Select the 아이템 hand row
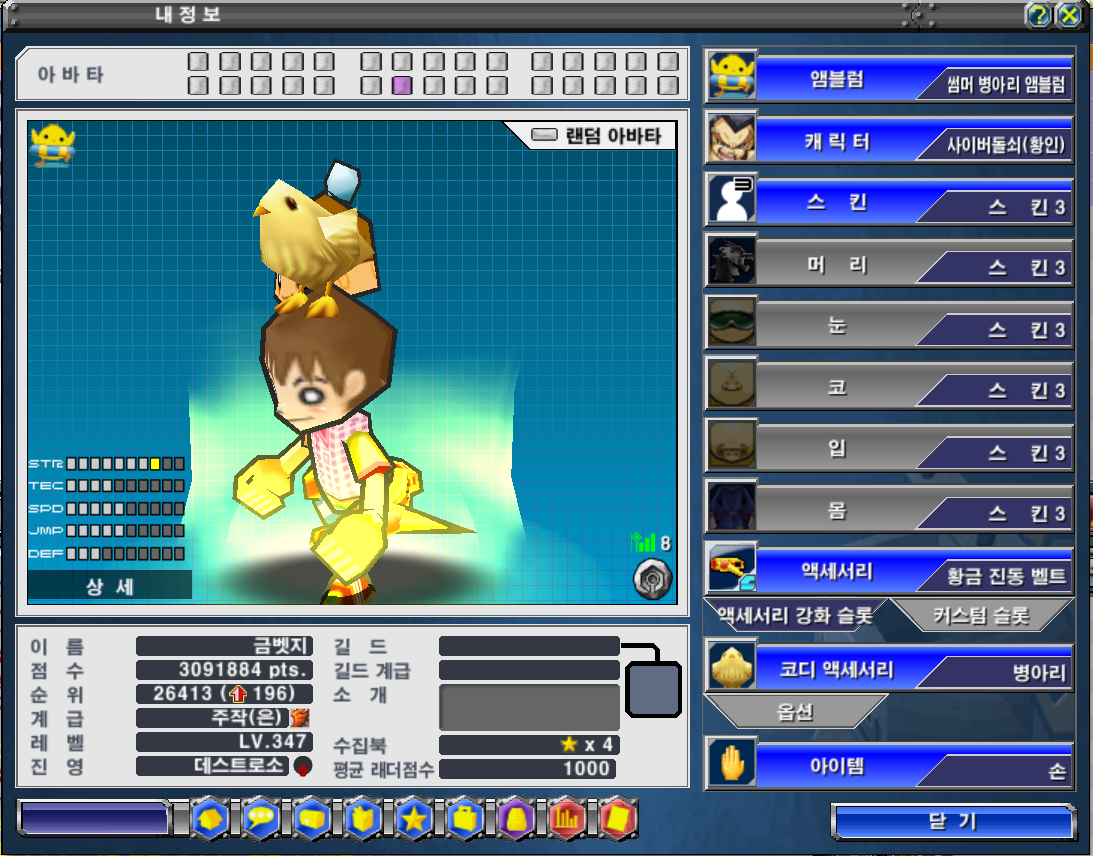The width and height of the screenshot is (1093, 856). point(888,767)
